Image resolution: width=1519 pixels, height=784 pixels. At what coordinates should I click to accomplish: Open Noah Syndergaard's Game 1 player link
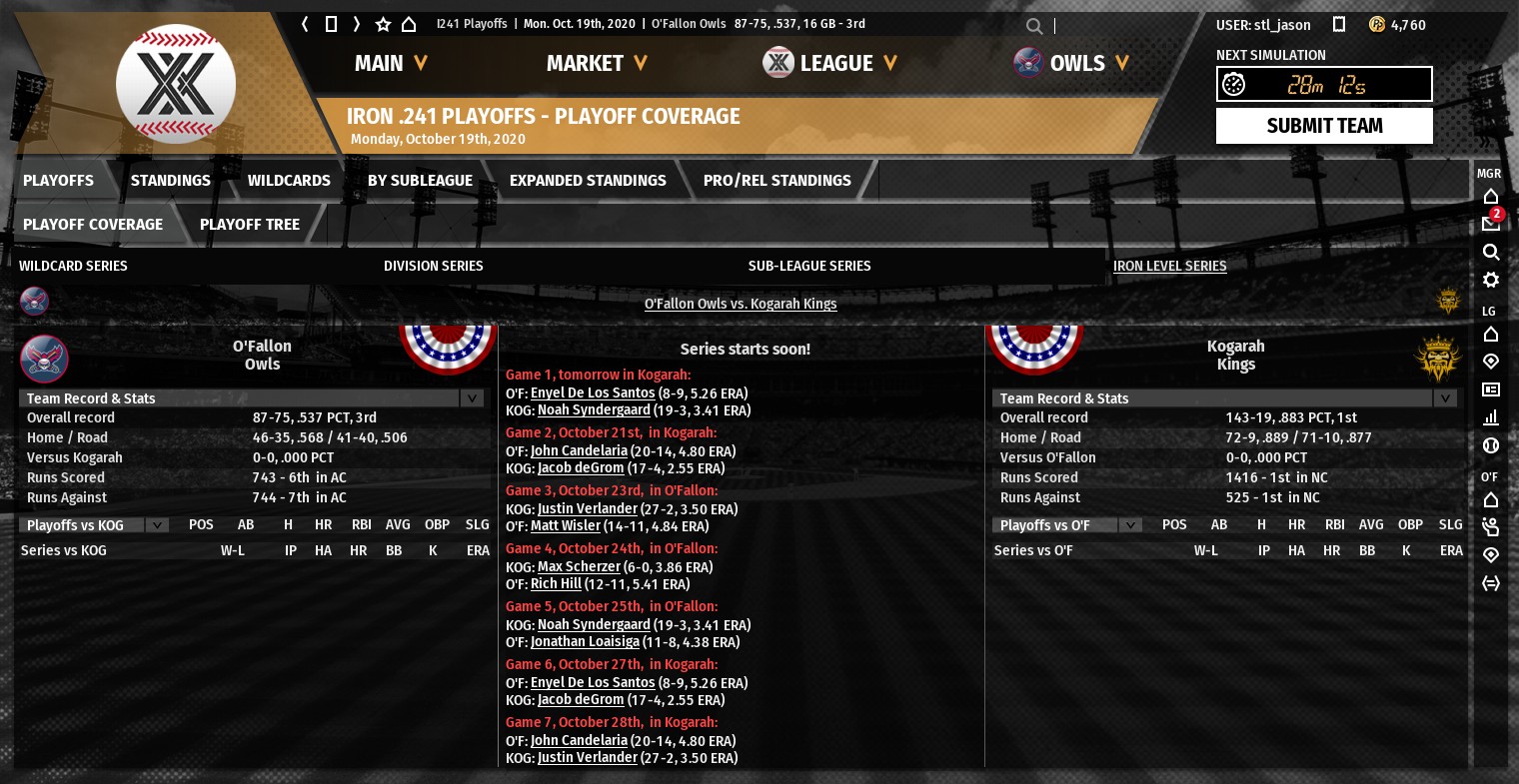pos(594,410)
